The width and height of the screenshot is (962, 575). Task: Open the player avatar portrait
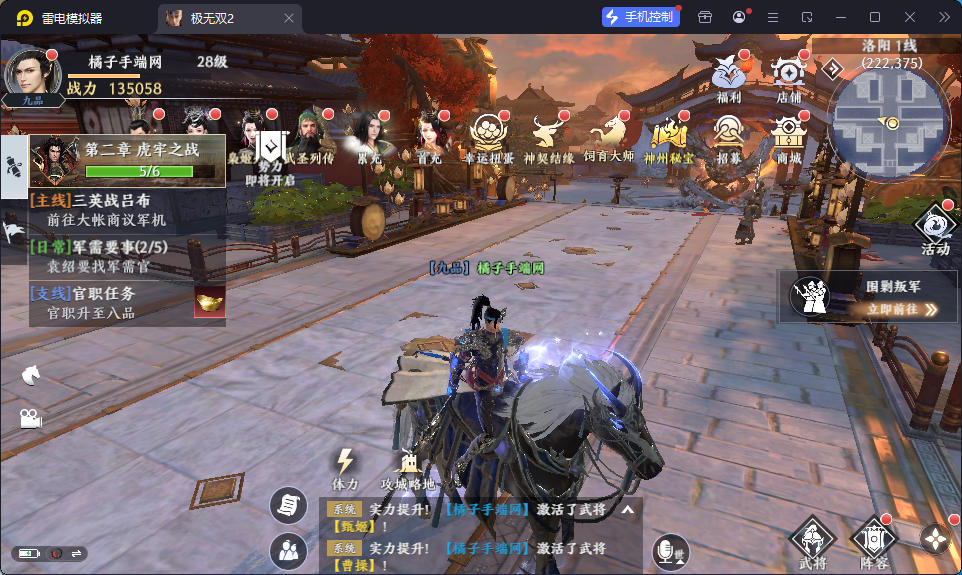(x=32, y=73)
